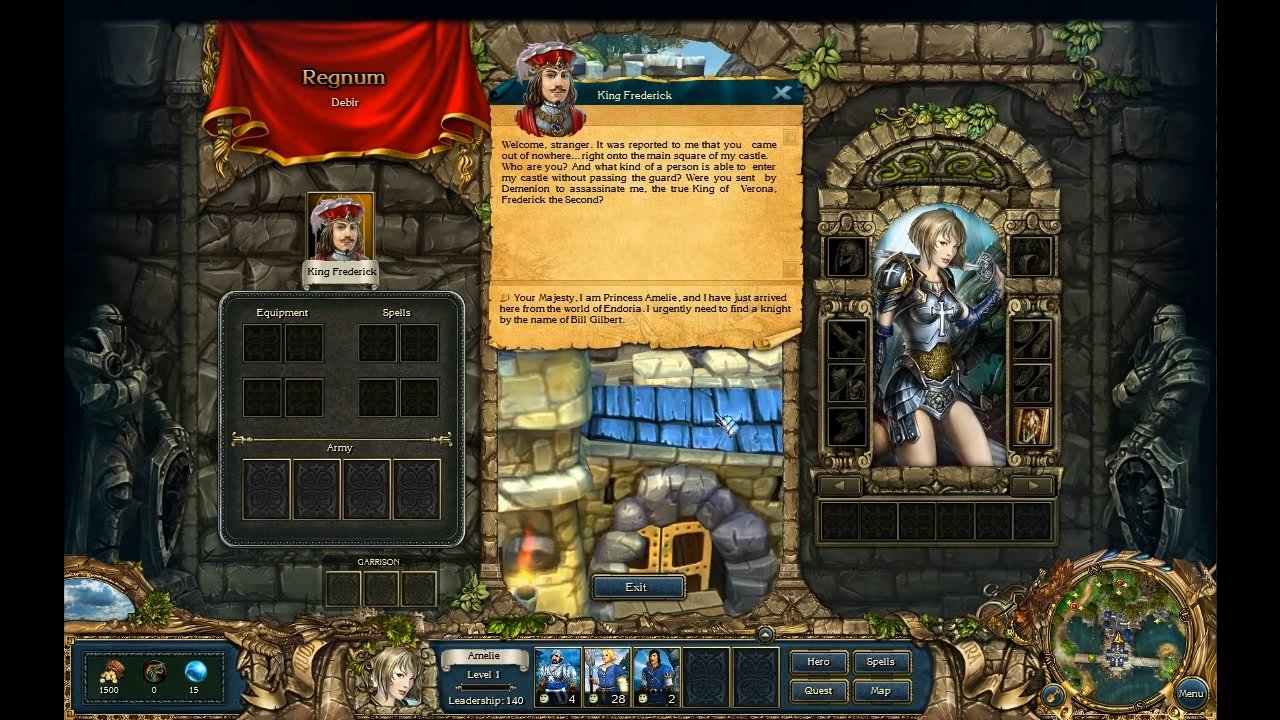Page hero inventory left with the arrow
Image resolution: width=1280 pixels, height=720 pixels.
click(x=840, y=487)
